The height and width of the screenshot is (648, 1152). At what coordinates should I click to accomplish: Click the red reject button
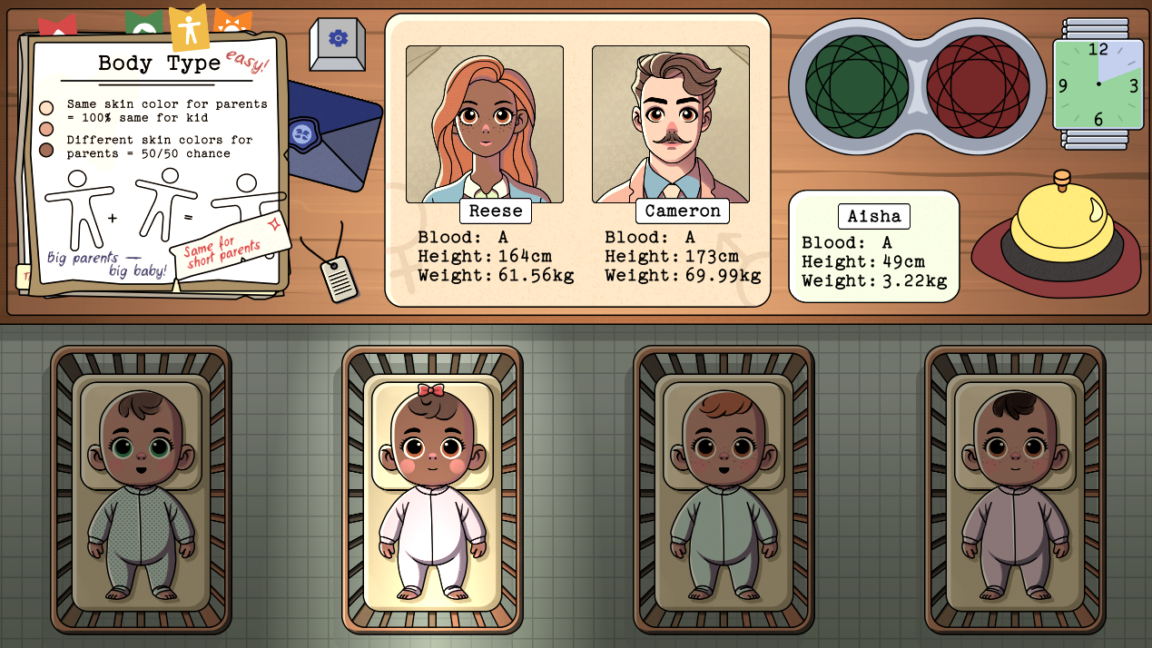click(978, 86)
